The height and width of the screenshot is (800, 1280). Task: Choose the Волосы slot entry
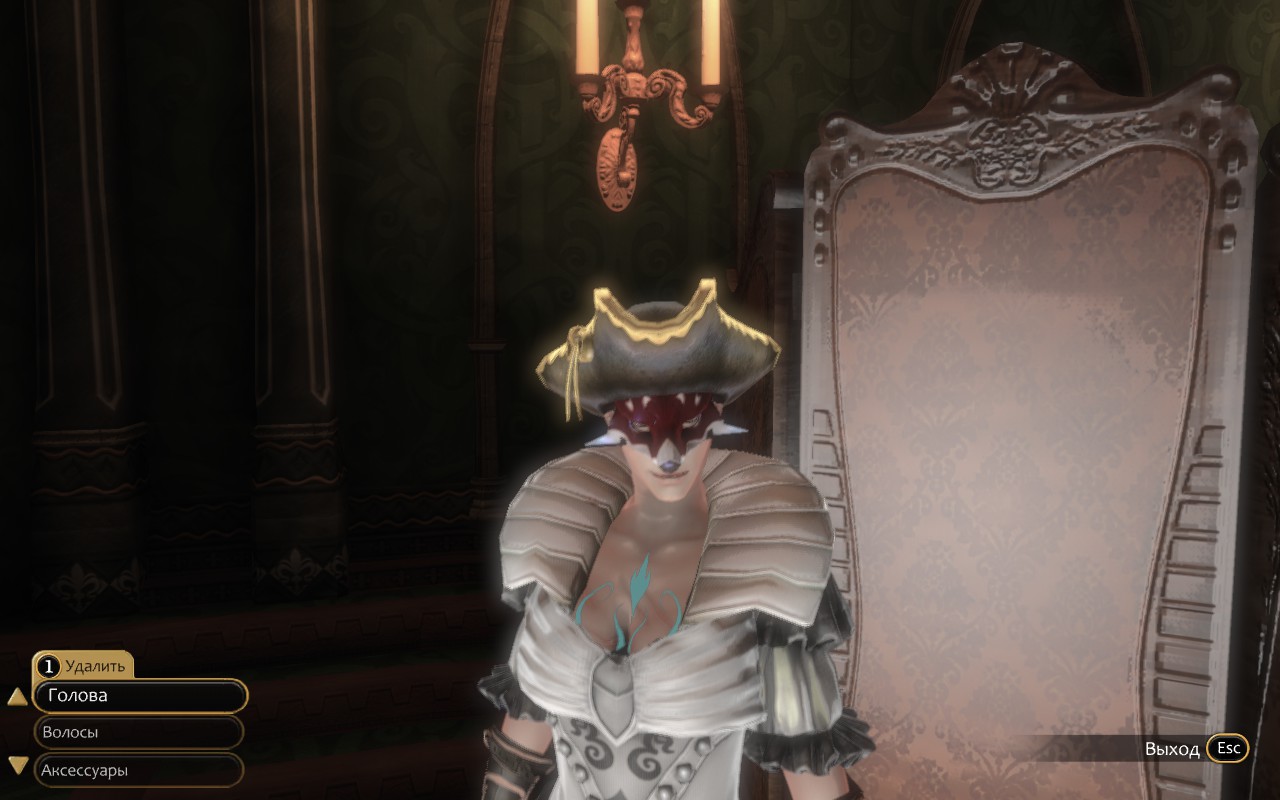tap(138, 731)
